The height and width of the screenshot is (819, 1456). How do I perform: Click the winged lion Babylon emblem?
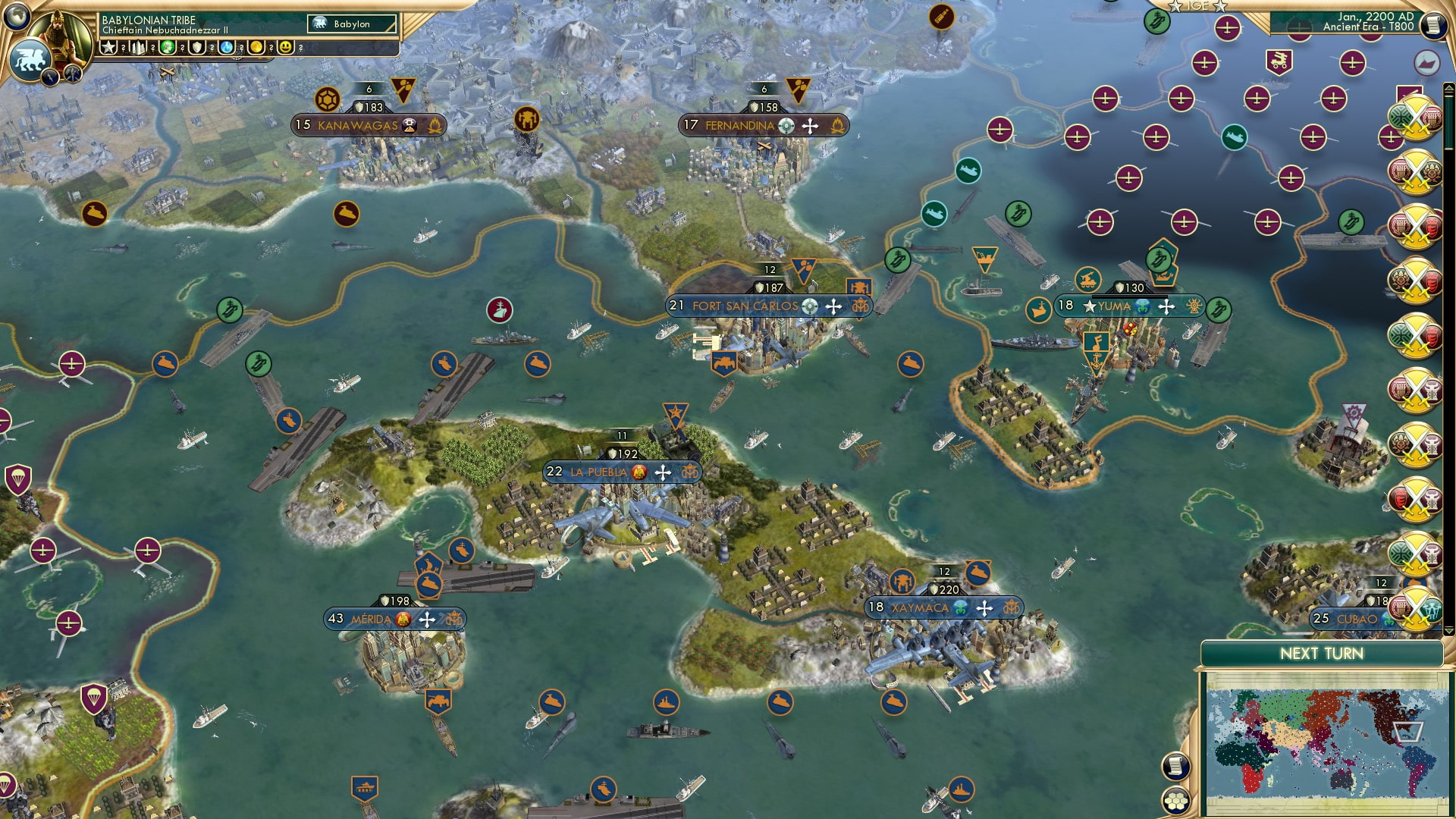coord(30,59)
